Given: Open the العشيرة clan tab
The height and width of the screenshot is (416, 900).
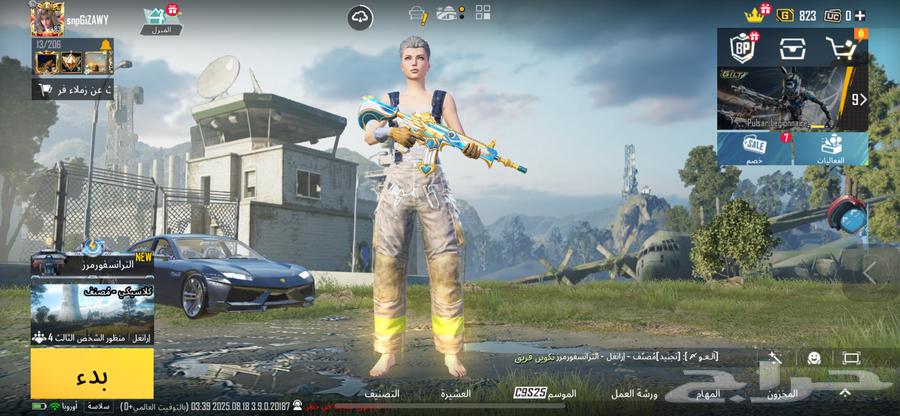Looking at the screenshot, I should point(456,394).
